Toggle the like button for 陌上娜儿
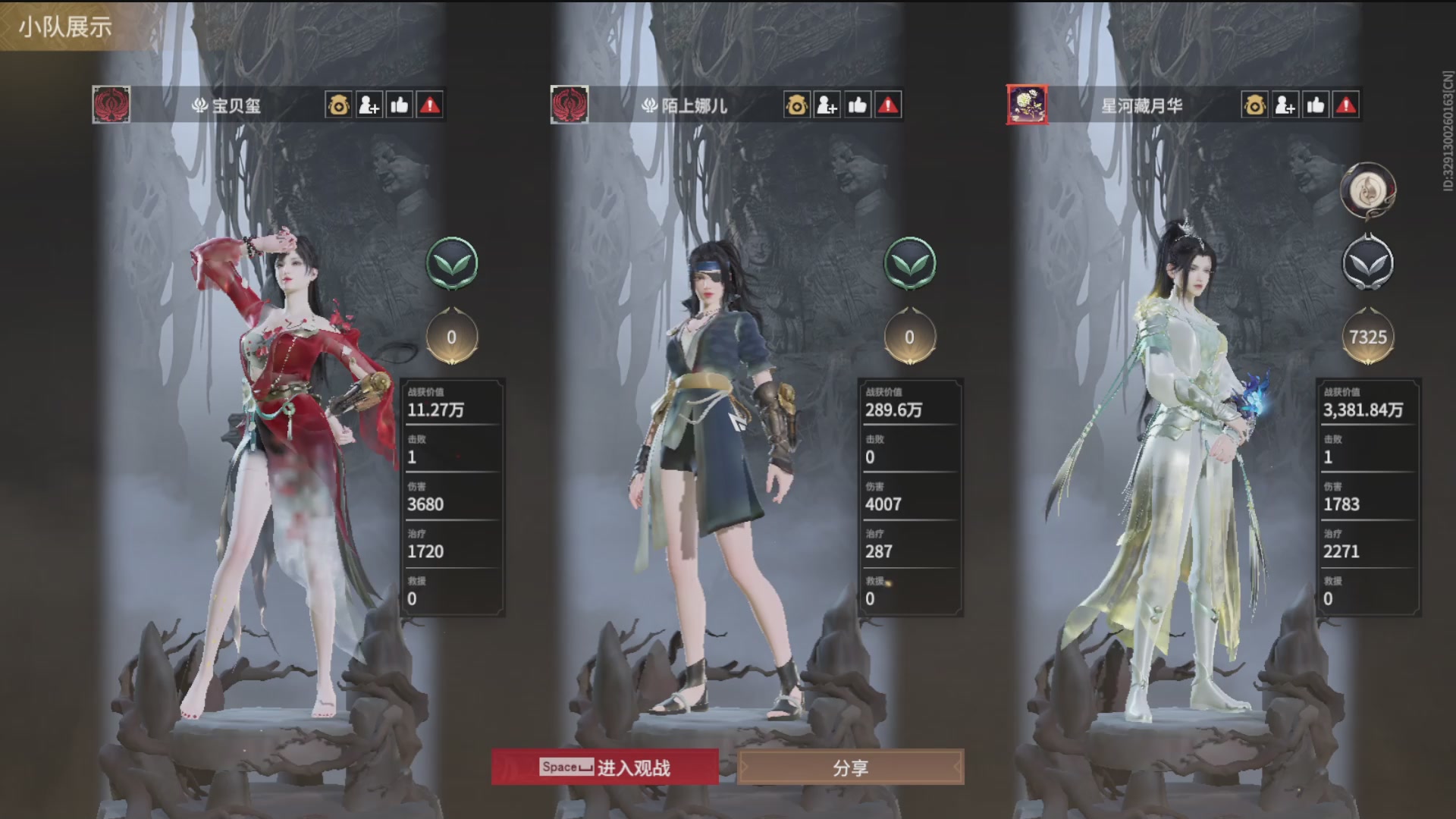The height and width of the screenshot is (819, 1456). tap(857, 106)
